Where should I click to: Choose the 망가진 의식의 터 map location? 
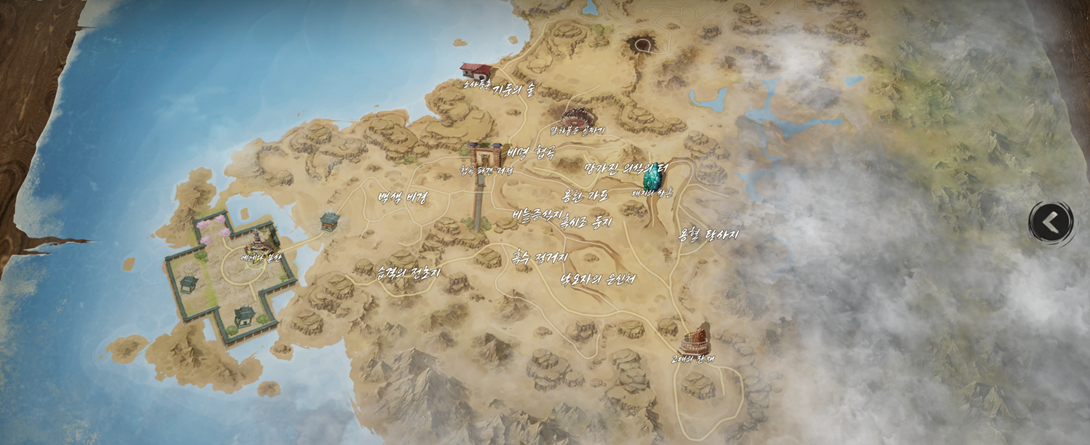[627, 168]
